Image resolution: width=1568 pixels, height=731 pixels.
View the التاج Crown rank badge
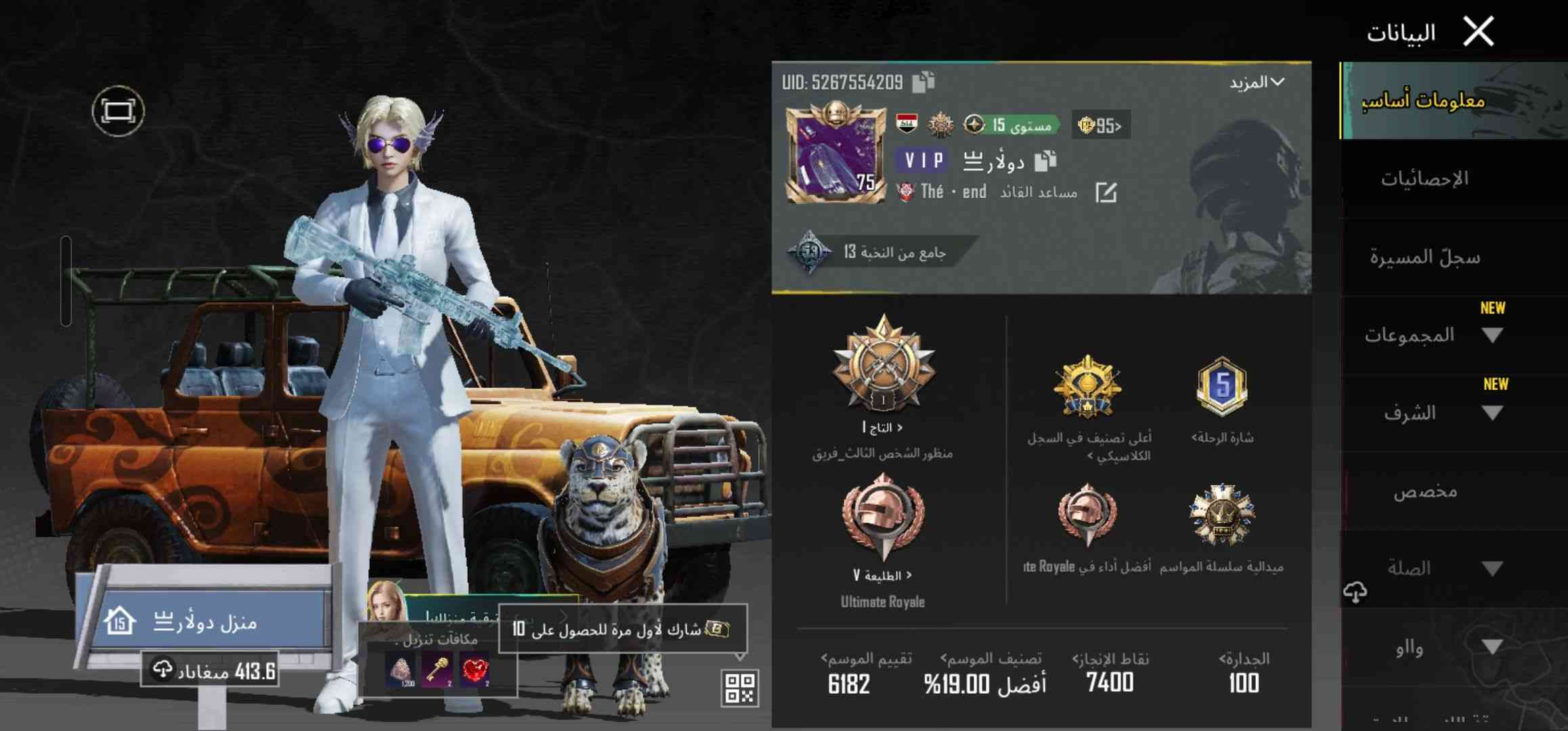click(x=883, y=369)
